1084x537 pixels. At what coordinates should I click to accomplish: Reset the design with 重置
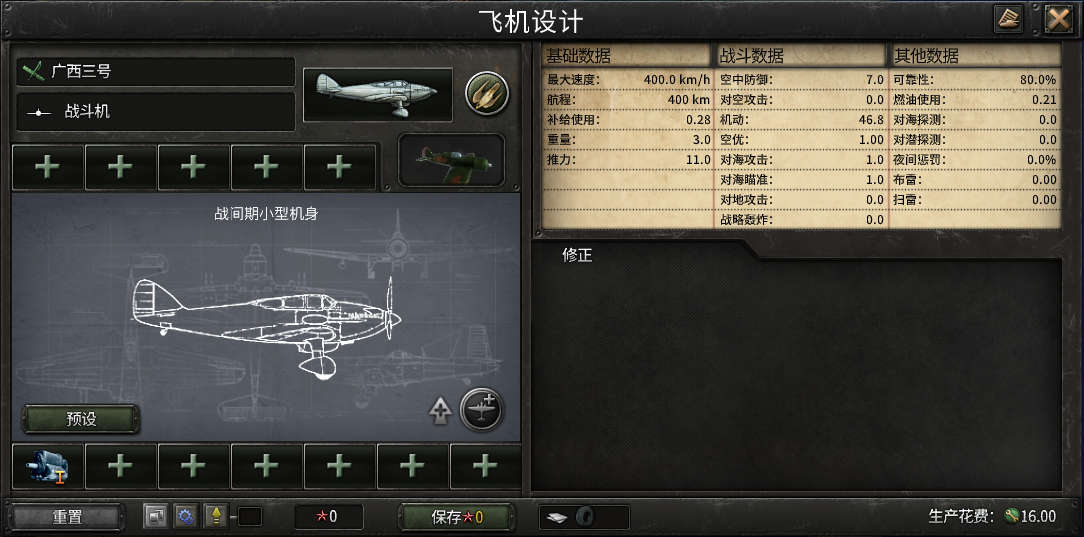68,517
